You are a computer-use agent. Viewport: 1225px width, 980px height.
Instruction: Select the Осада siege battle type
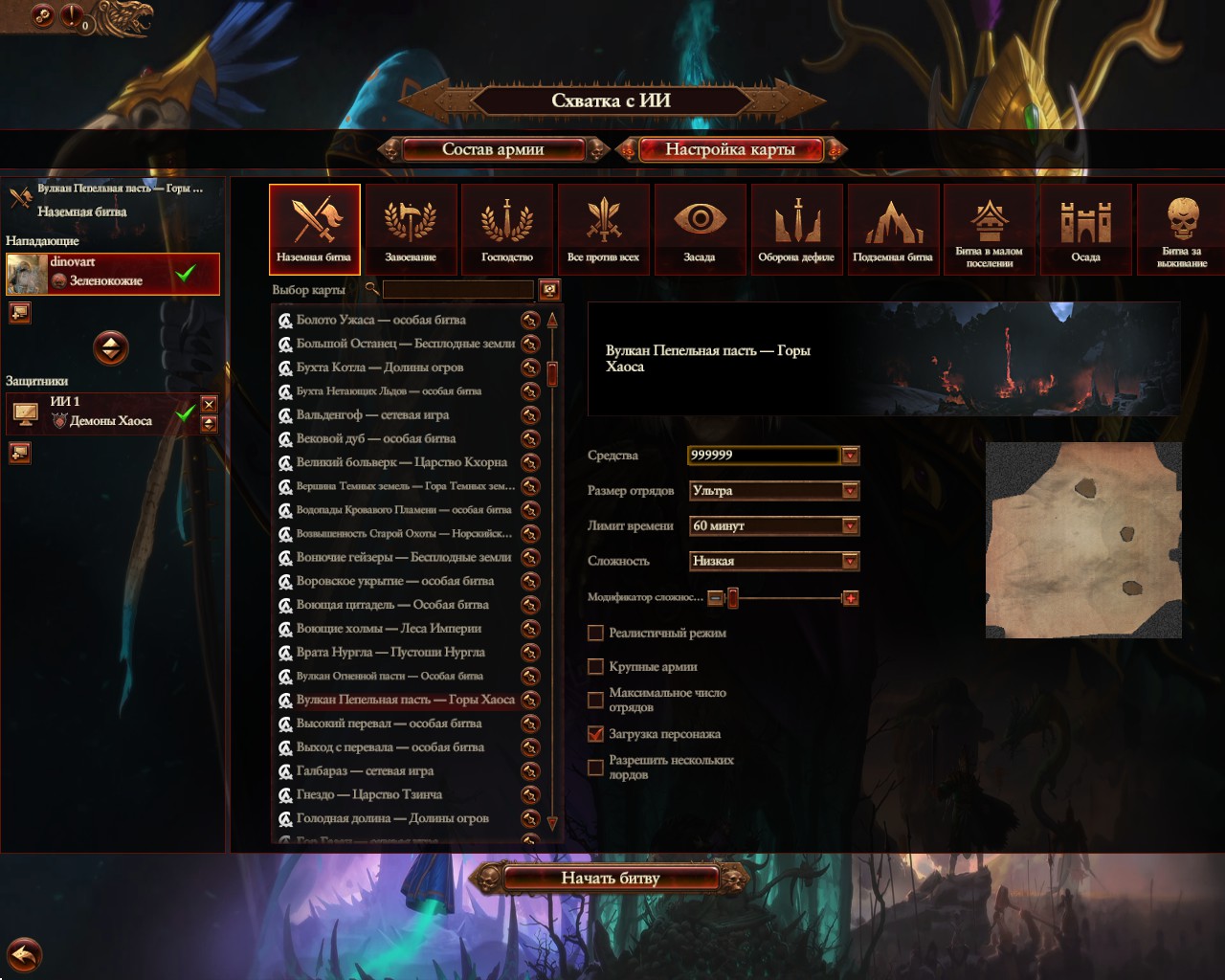(x=1085, y=229)
